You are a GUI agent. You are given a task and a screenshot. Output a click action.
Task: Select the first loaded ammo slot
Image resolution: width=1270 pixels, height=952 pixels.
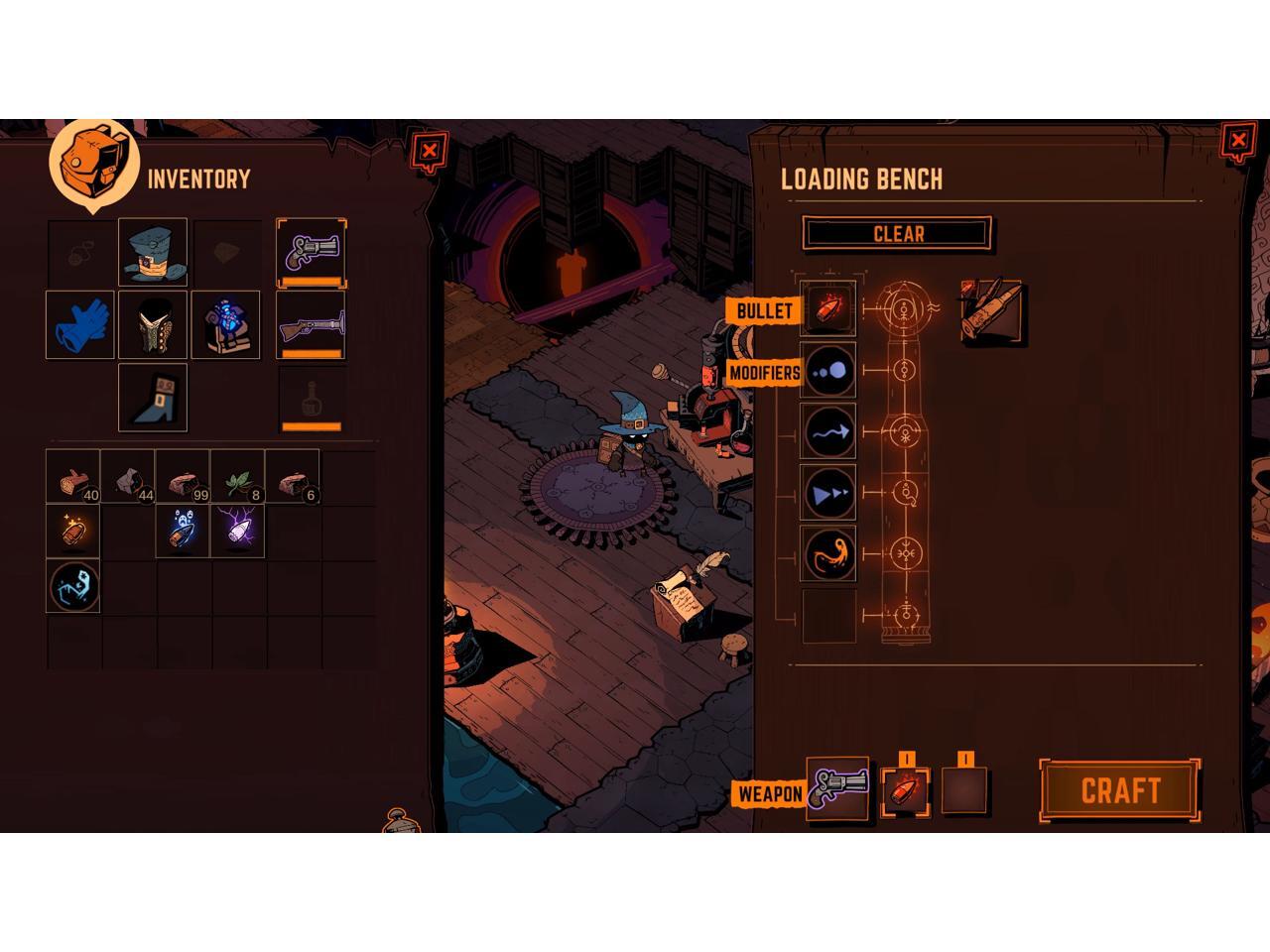click(906, 789)
